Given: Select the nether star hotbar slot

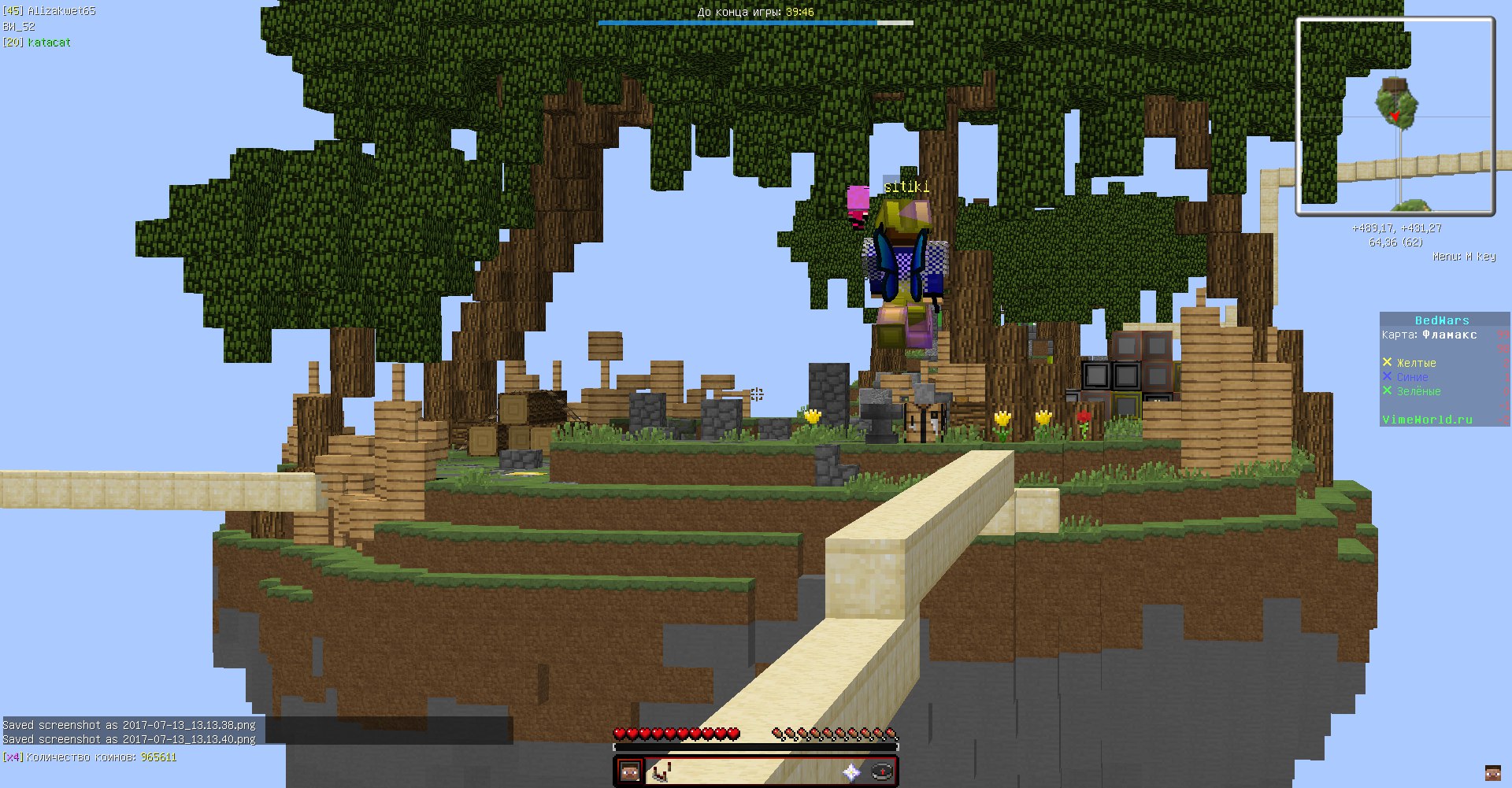Looking at the screenshot, I should point(851,772).
